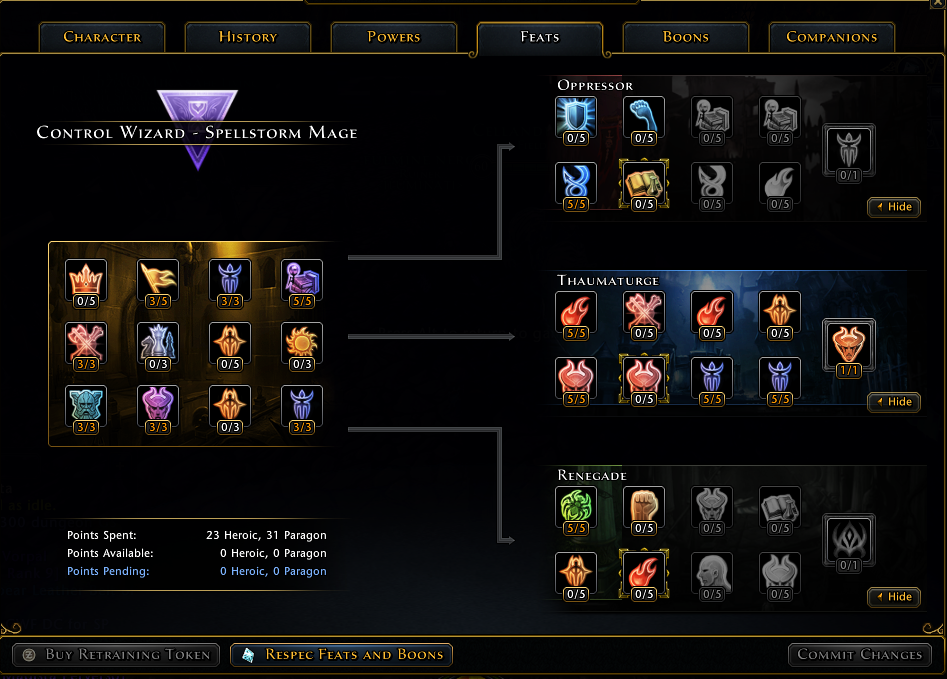Viewport: 947px width, 679px height.
Task: Choose the orange flag heroic feat
Action: point(158,279)
